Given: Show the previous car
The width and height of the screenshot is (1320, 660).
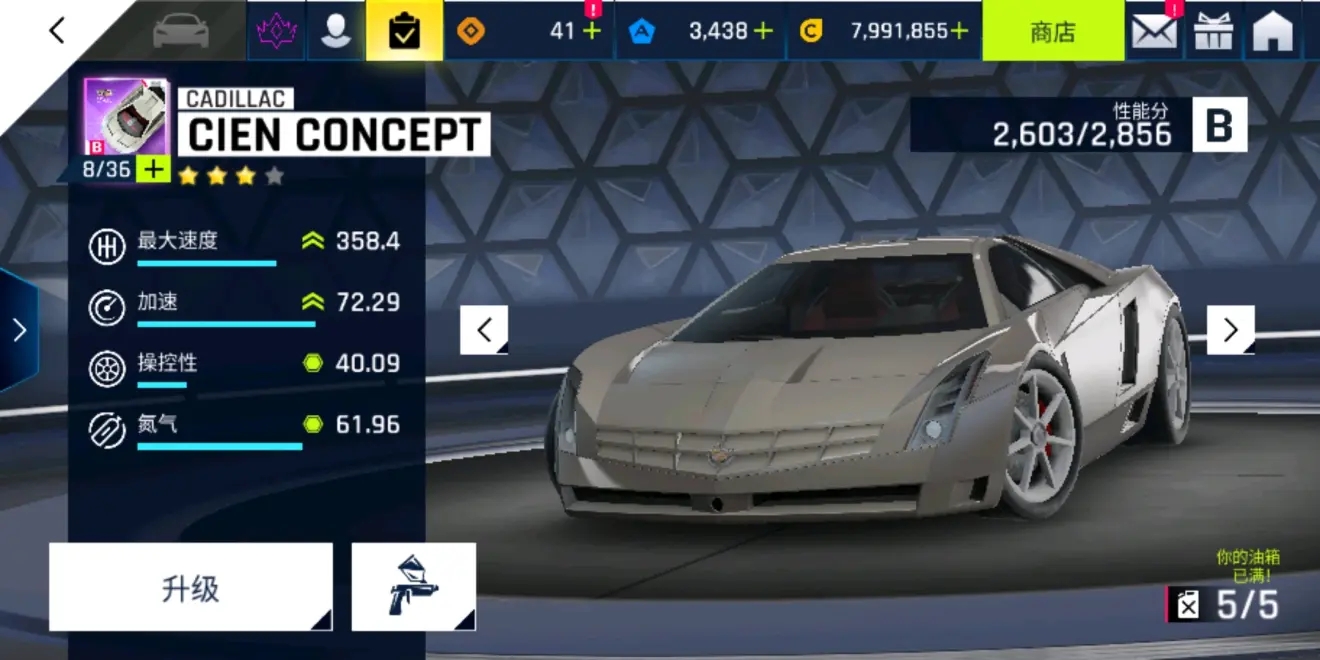Looking at the screenshot, I should (x=484, y=330).
